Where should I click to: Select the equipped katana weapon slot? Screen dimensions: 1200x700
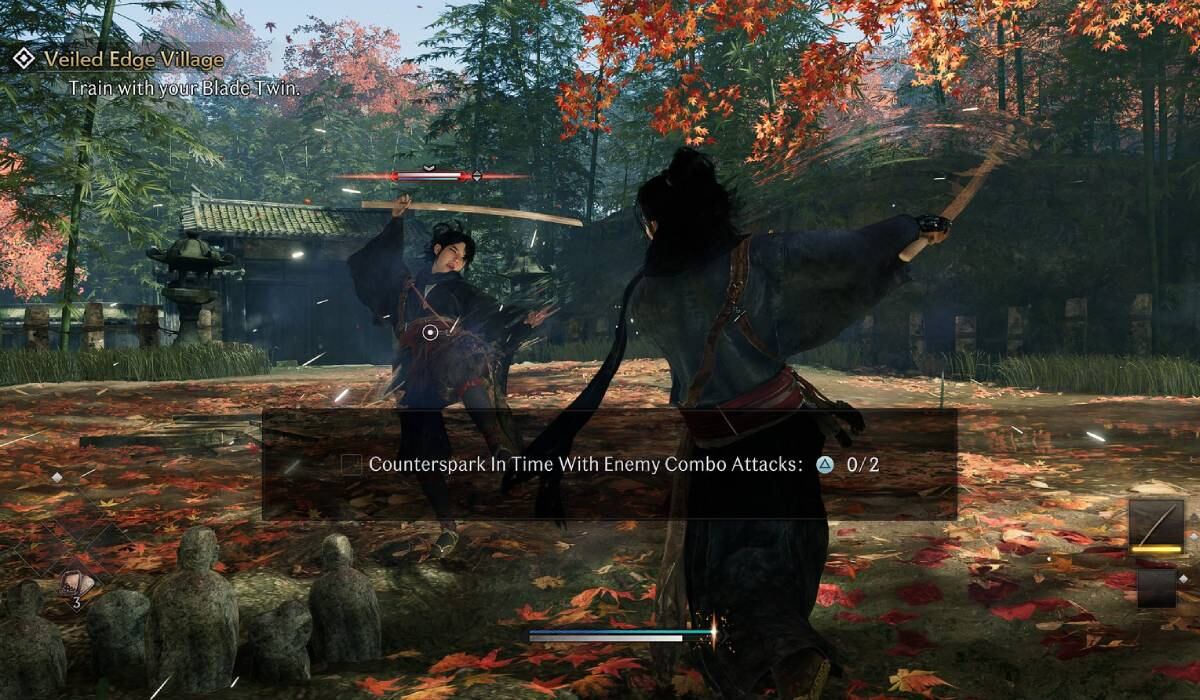point(1155,525)
